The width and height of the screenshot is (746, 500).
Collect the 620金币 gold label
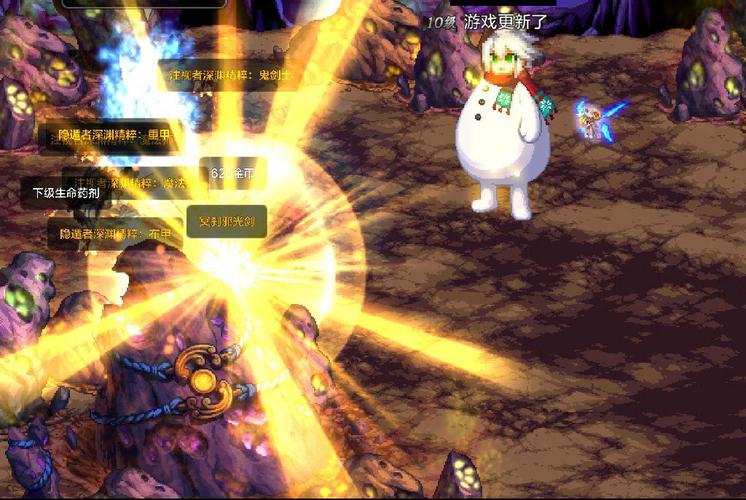point(233,174)
